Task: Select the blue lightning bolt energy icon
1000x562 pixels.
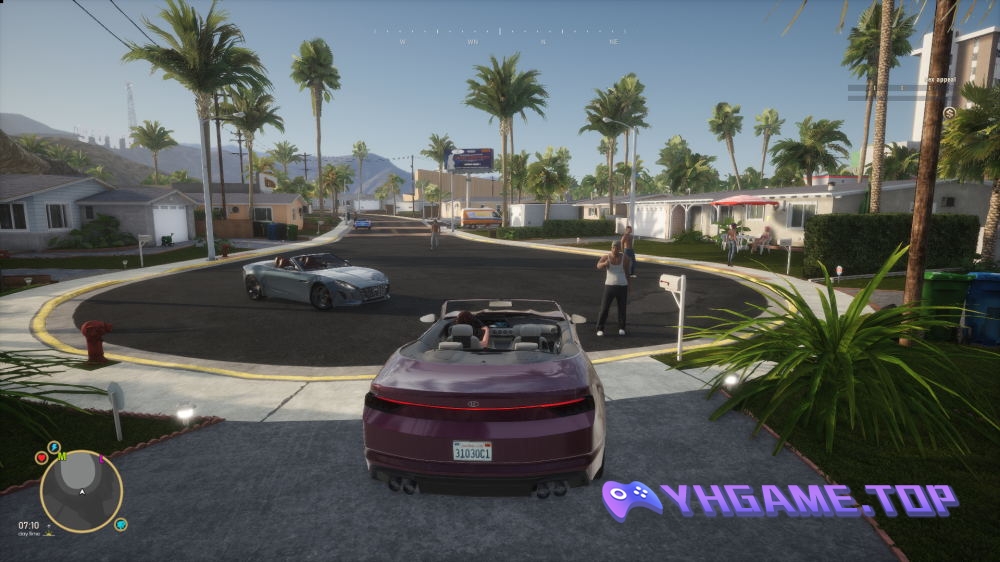Action: click(x=54, y=447)
